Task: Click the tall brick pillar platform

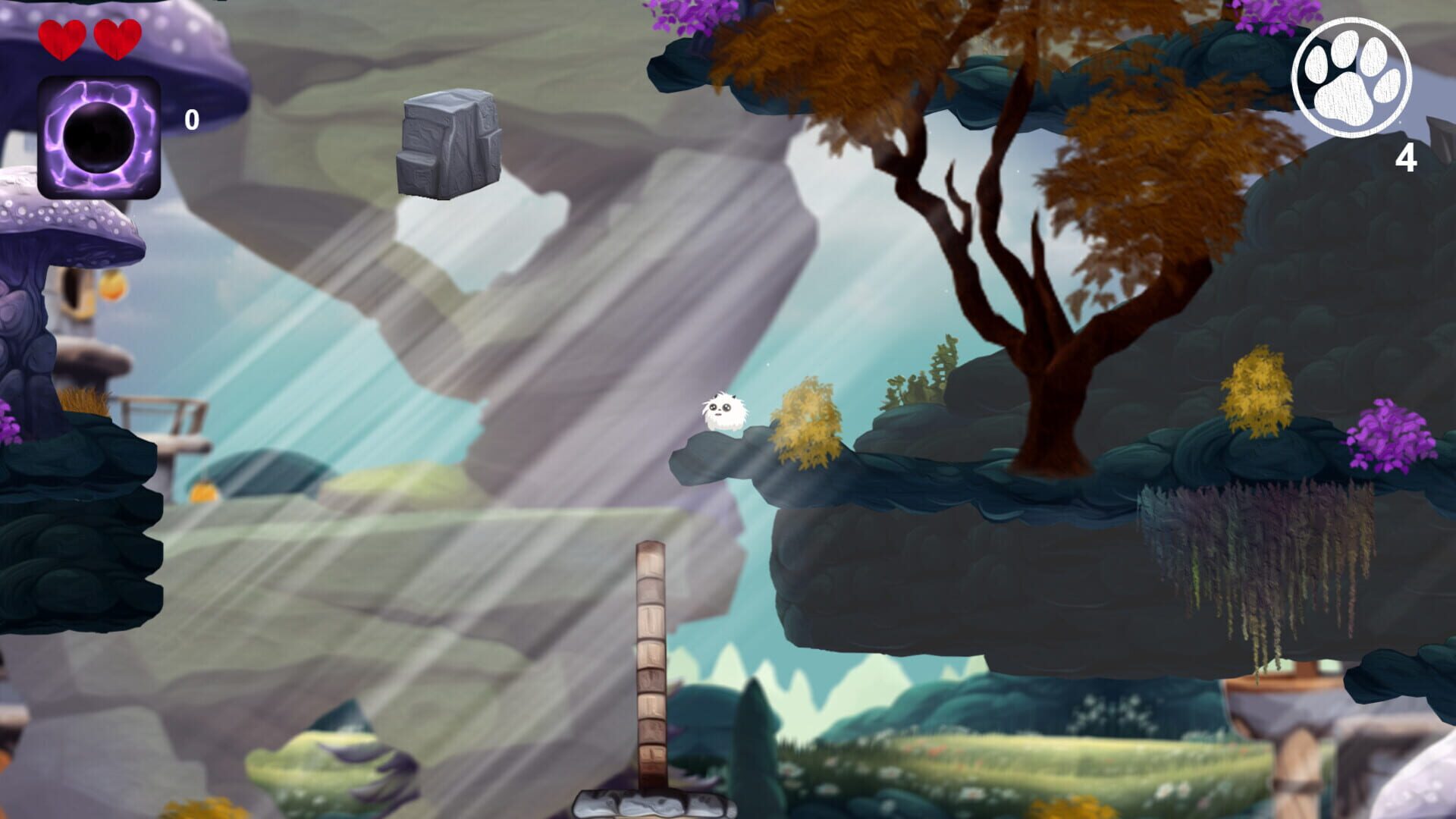Action: pos(650,667)
